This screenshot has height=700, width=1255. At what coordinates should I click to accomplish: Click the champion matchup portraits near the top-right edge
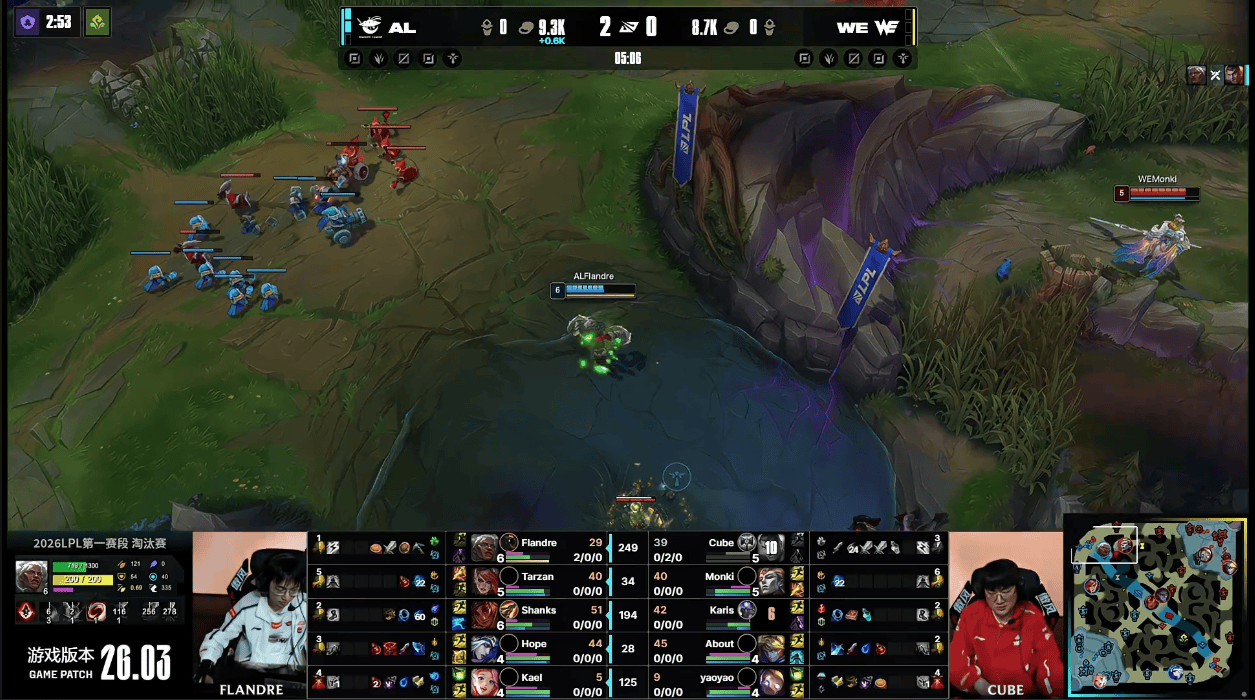(x=1215, y=75)
